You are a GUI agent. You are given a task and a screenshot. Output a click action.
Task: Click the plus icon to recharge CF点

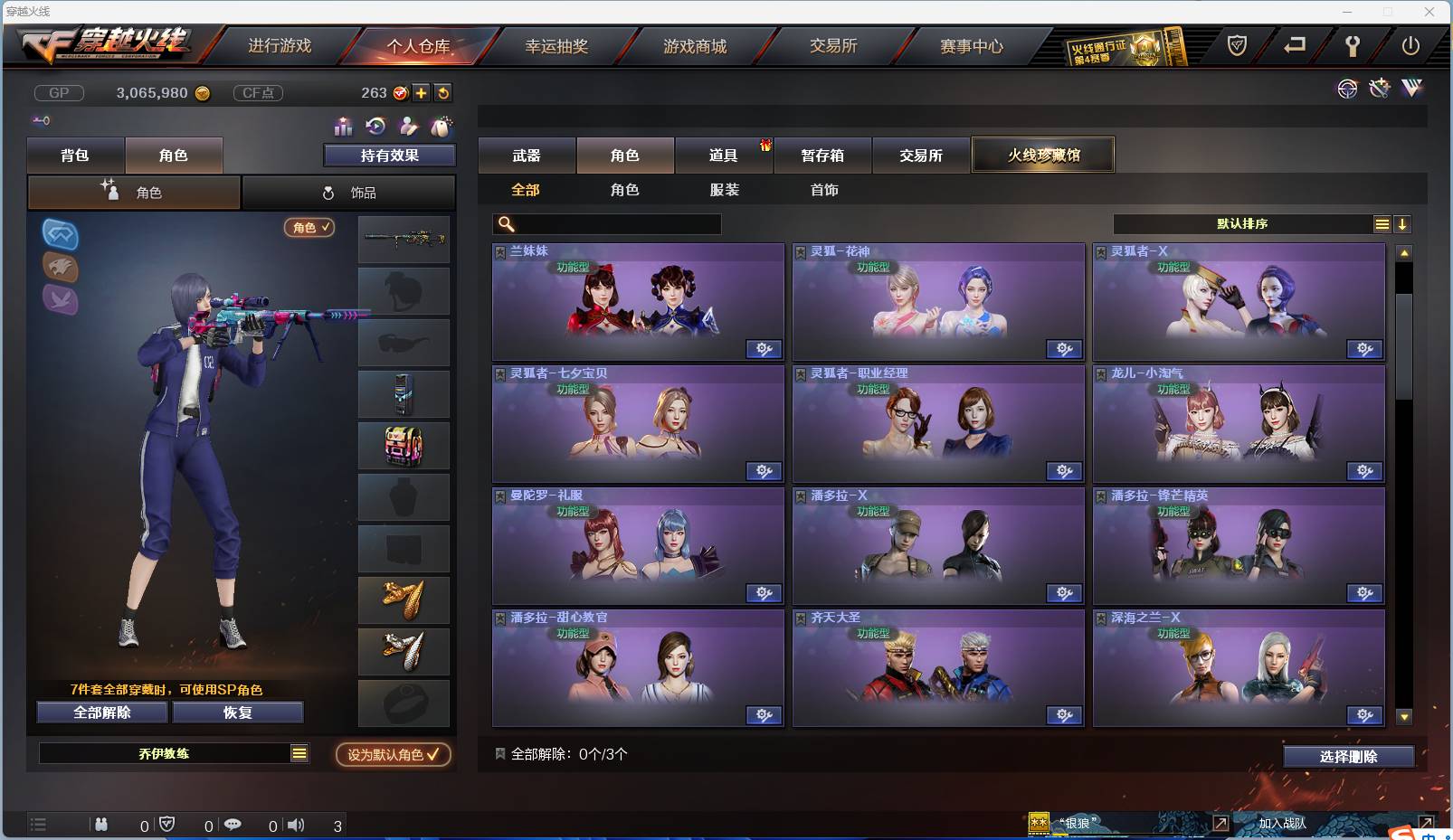pos(422,92)
